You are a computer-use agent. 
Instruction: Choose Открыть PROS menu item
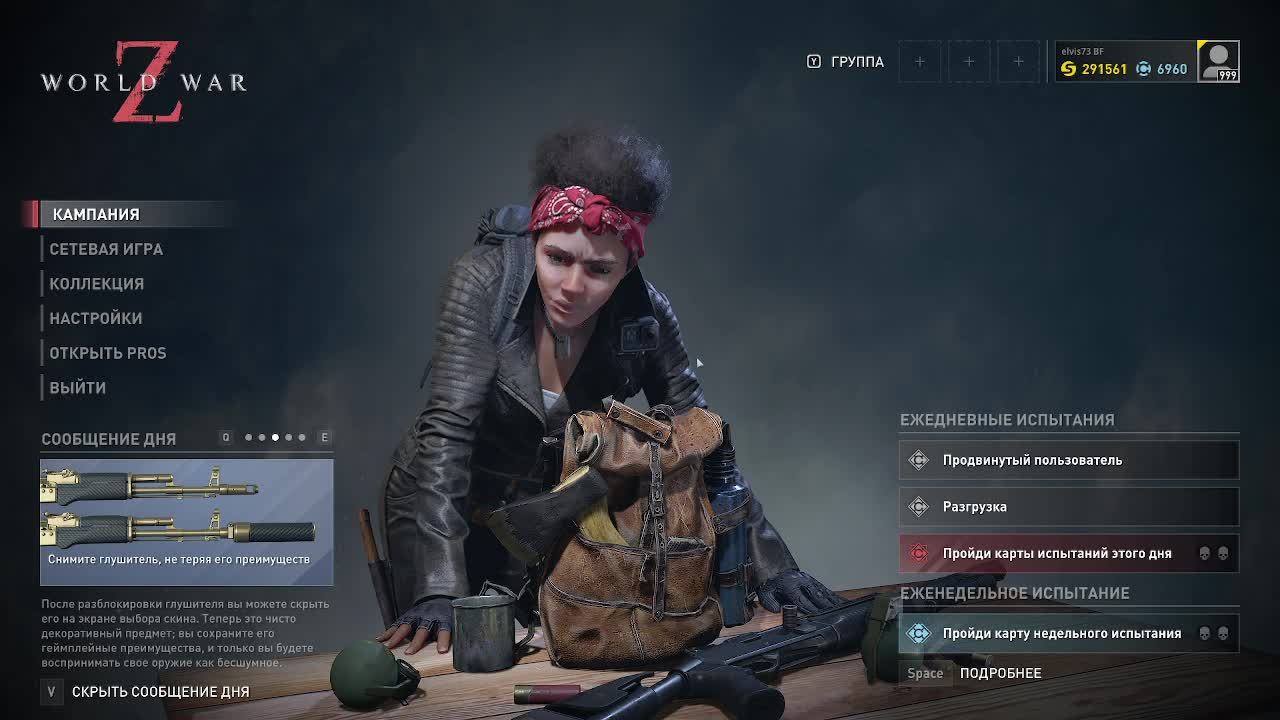point(108,353)
